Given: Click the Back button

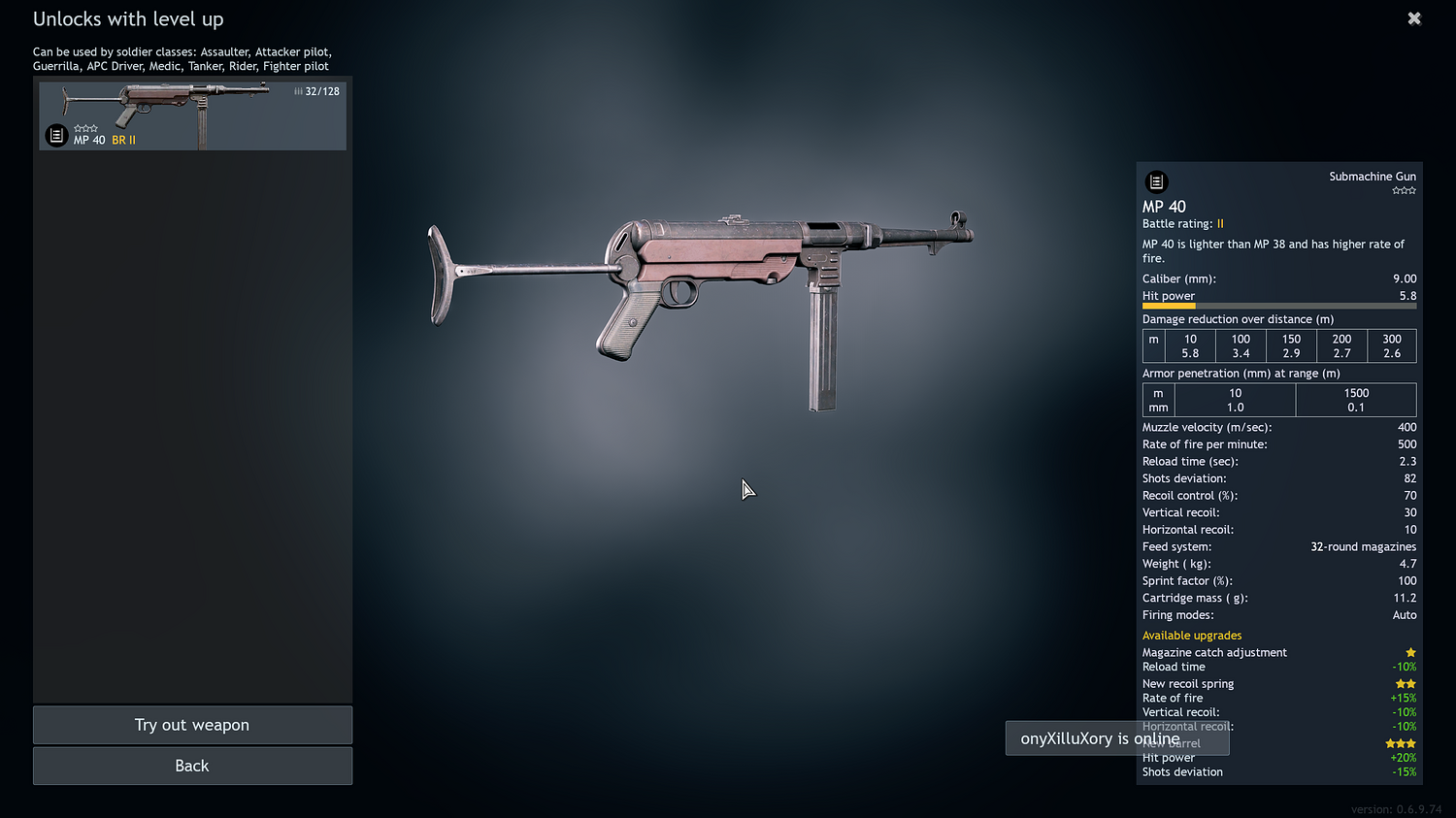Looking at the screenshot, I should tap(192, 766).
